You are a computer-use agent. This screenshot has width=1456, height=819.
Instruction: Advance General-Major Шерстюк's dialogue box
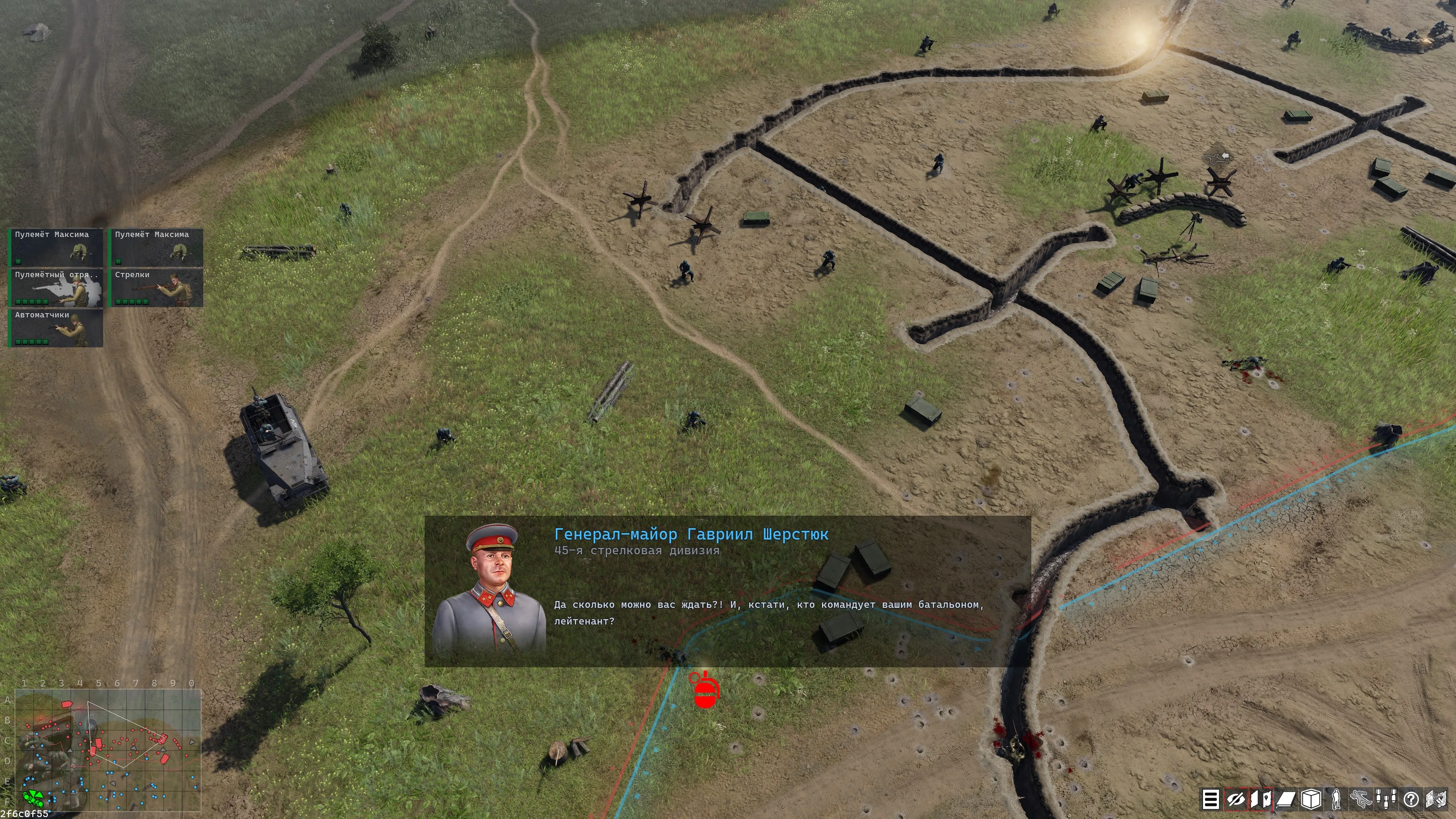(x=728, y=591)
